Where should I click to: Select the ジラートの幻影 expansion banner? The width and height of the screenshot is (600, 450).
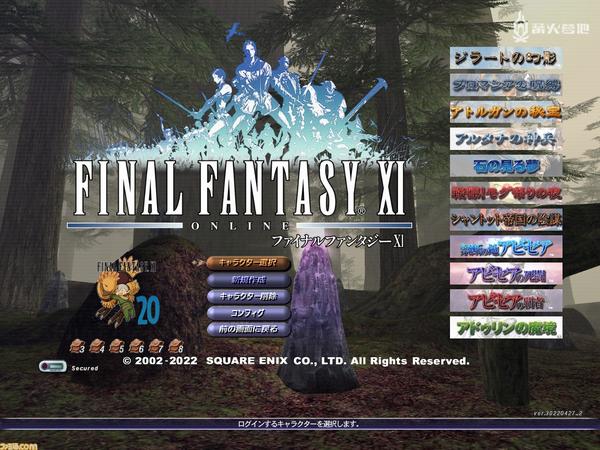click(x=505, y=59)
